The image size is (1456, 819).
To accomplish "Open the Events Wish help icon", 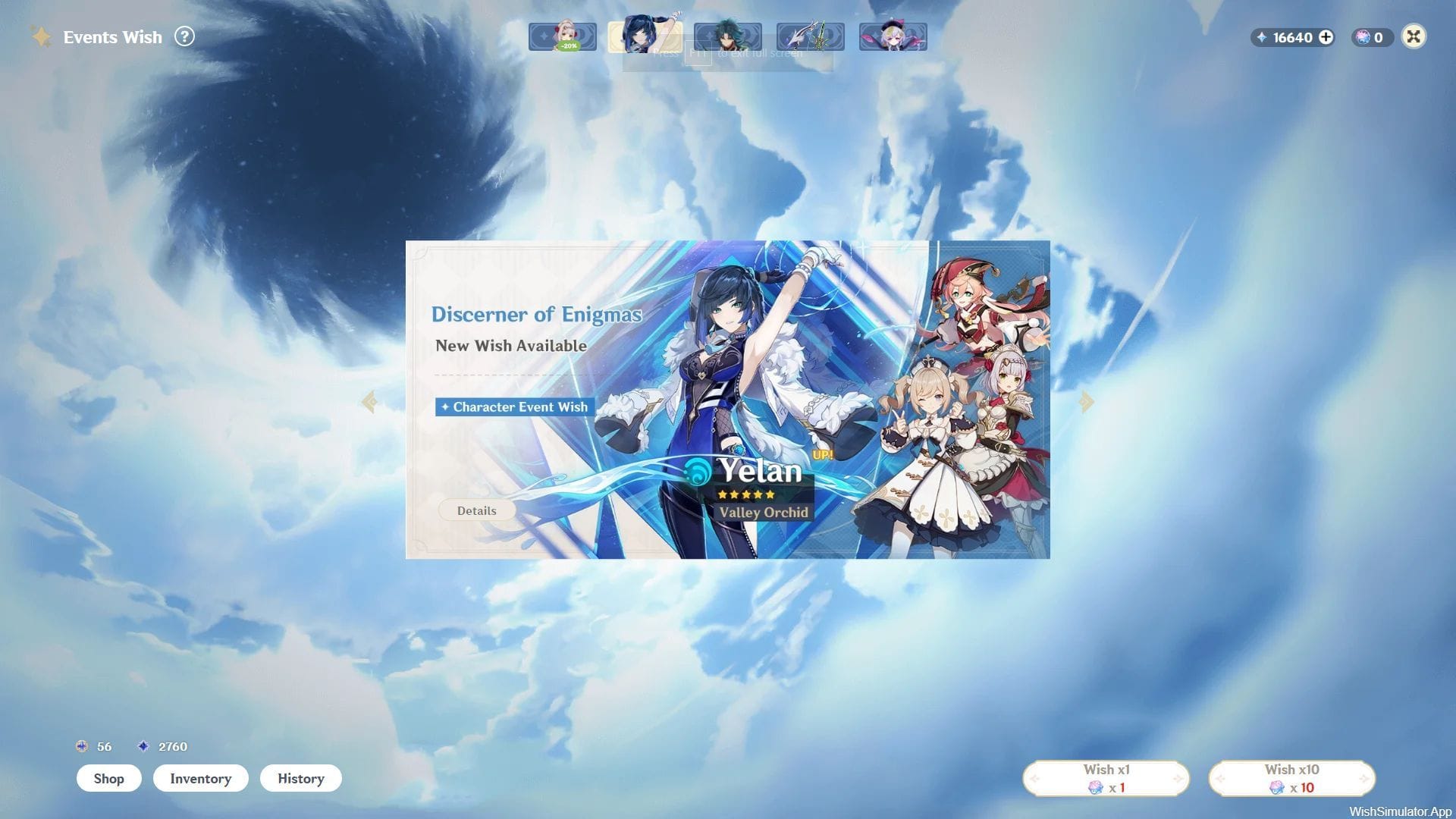I will pyautogui.click(x=184, y=36).
